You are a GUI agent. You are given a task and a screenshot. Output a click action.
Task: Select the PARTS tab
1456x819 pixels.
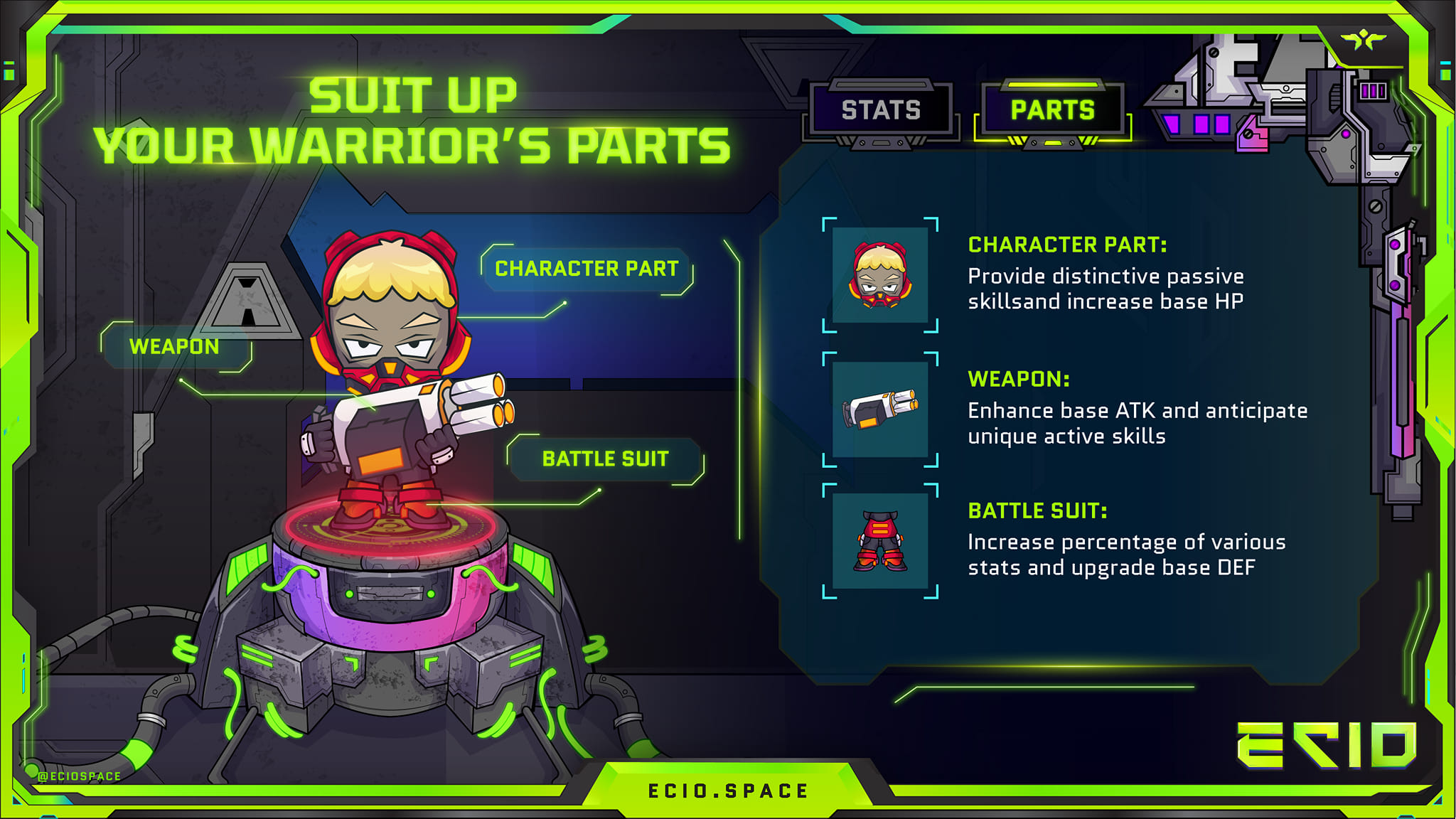pyautogui.click(x=1052, y=110)
